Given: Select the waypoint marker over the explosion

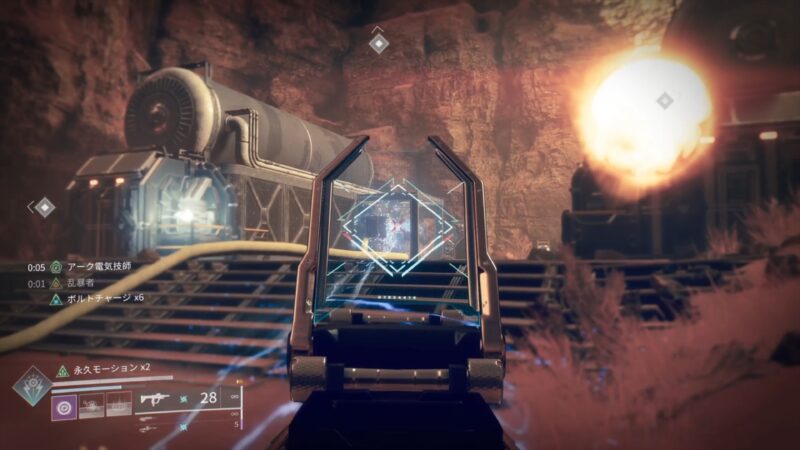Looking at the screenshot, I should point(664,100).
